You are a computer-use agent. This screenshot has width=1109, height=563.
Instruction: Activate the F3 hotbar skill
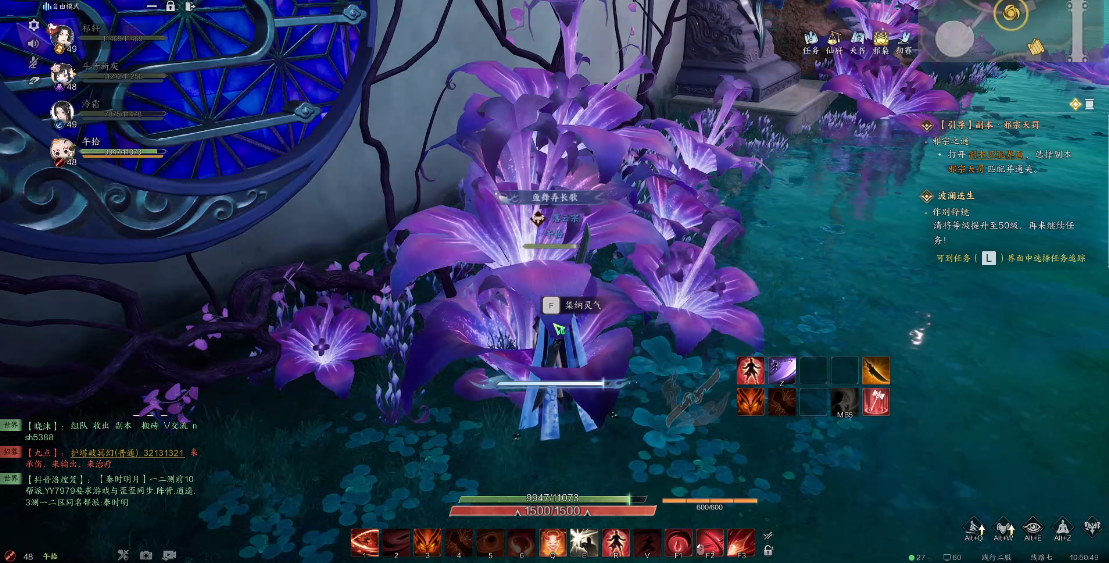741,543
